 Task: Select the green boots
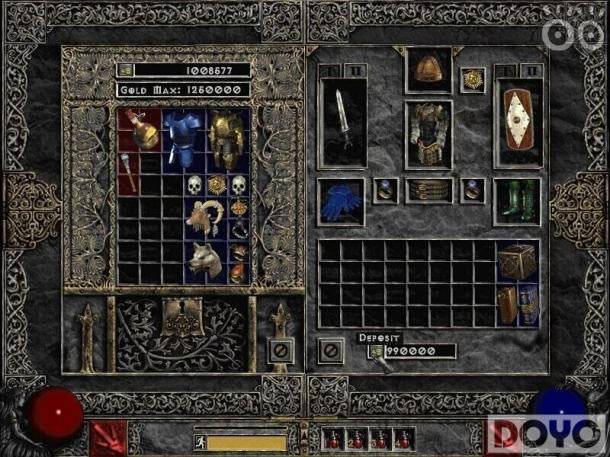click(518, 199)
